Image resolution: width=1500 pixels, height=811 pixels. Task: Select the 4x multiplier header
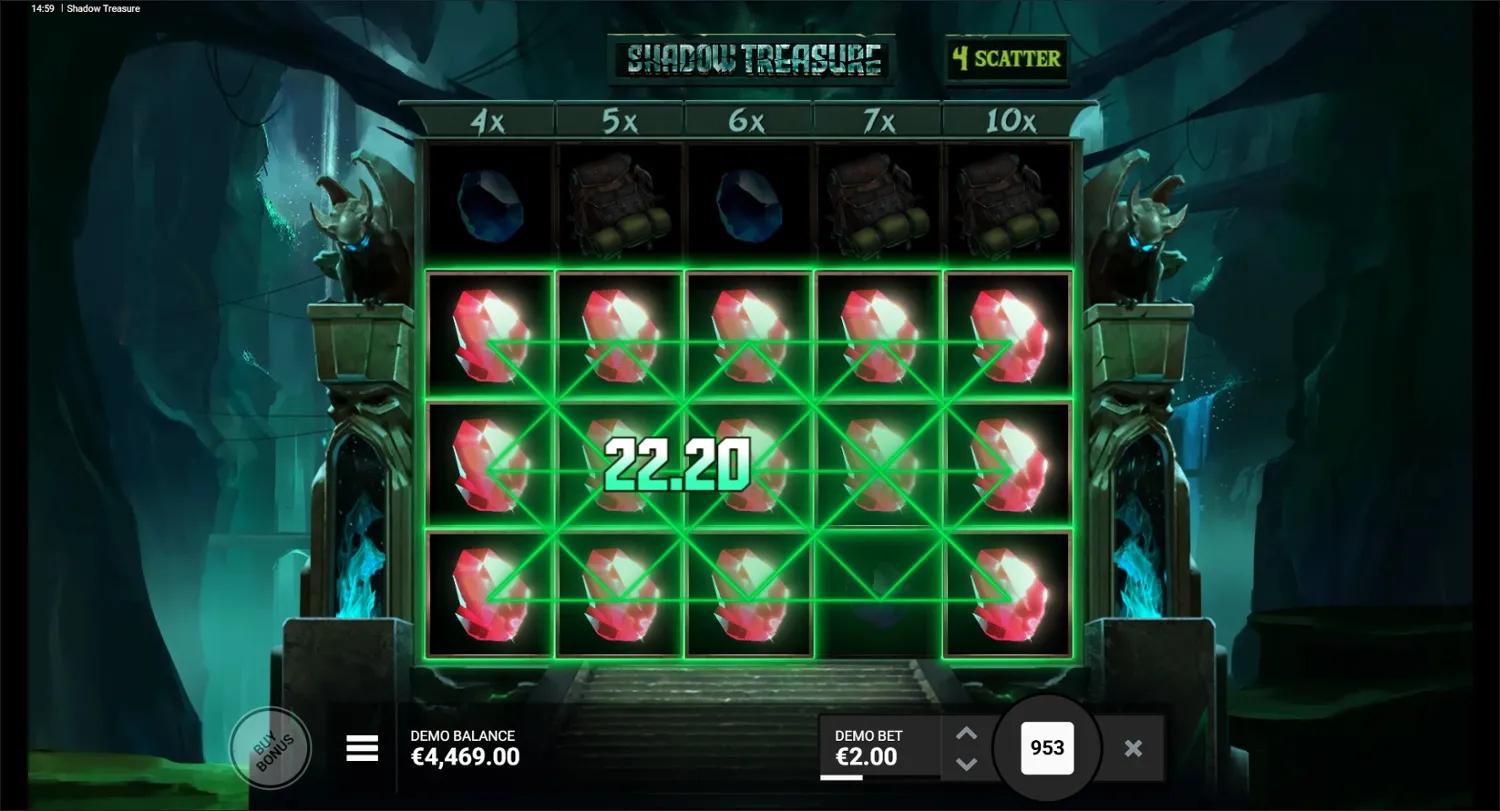[488, 119]
